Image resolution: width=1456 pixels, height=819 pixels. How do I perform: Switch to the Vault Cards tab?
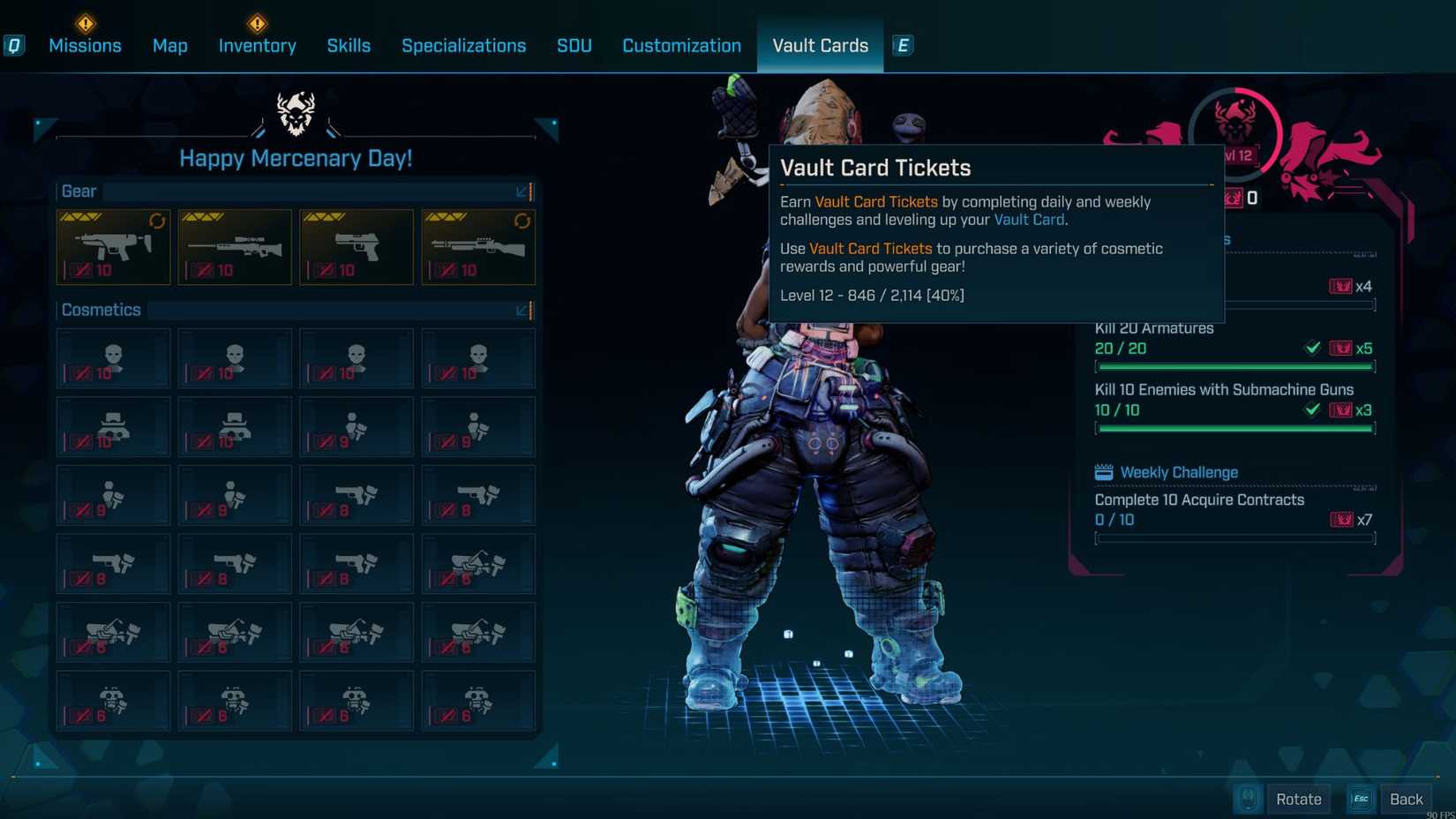point(820,45)
